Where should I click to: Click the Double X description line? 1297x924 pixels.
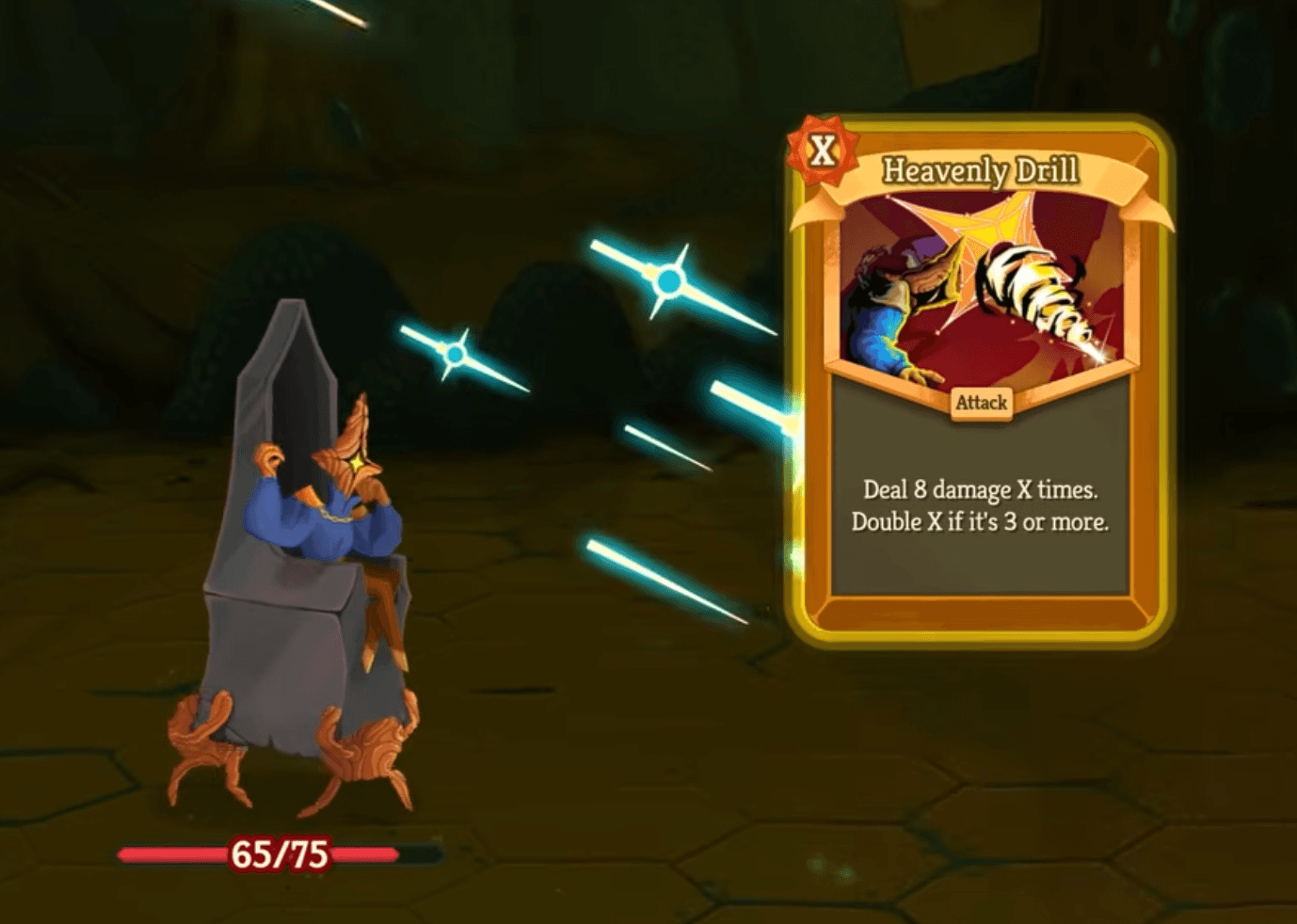click(981, 519)
